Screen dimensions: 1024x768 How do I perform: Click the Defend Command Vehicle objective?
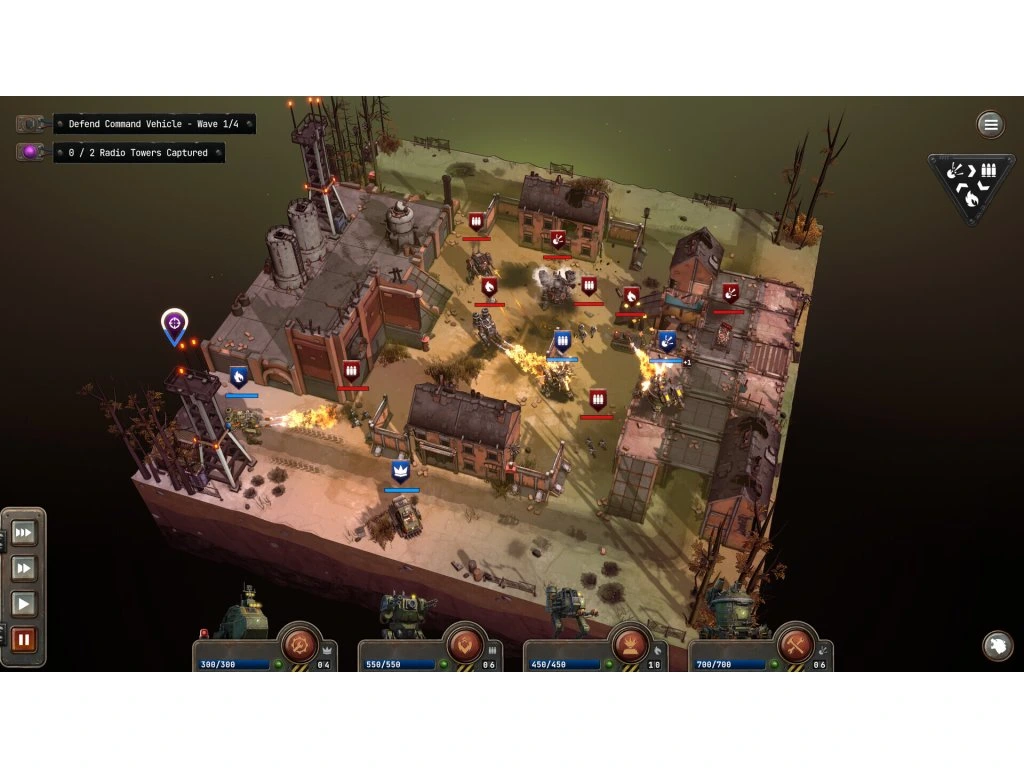pyautogui.click(x=154, y=124)
